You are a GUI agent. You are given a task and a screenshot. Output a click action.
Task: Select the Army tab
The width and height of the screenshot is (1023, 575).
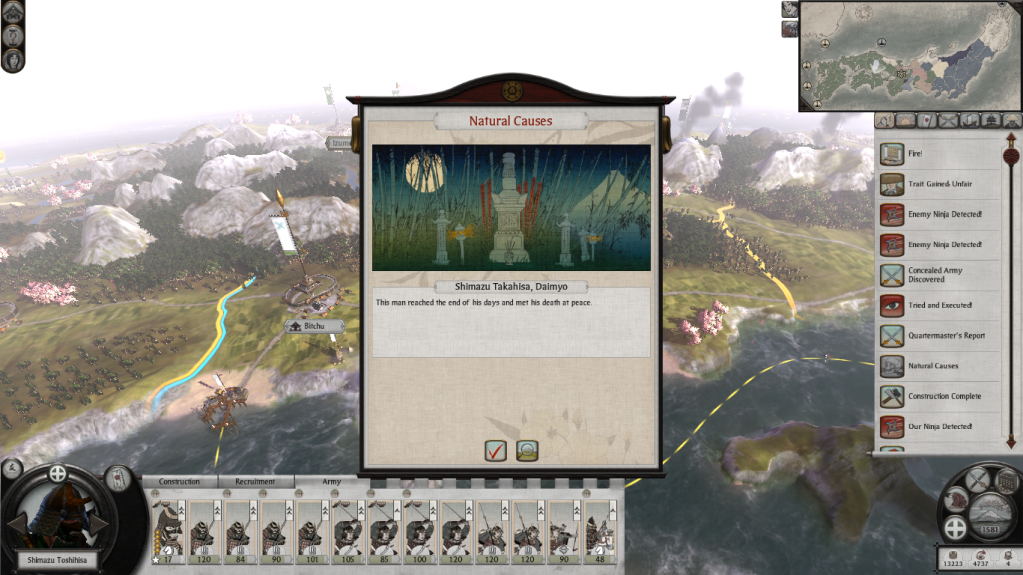[331, 482]
